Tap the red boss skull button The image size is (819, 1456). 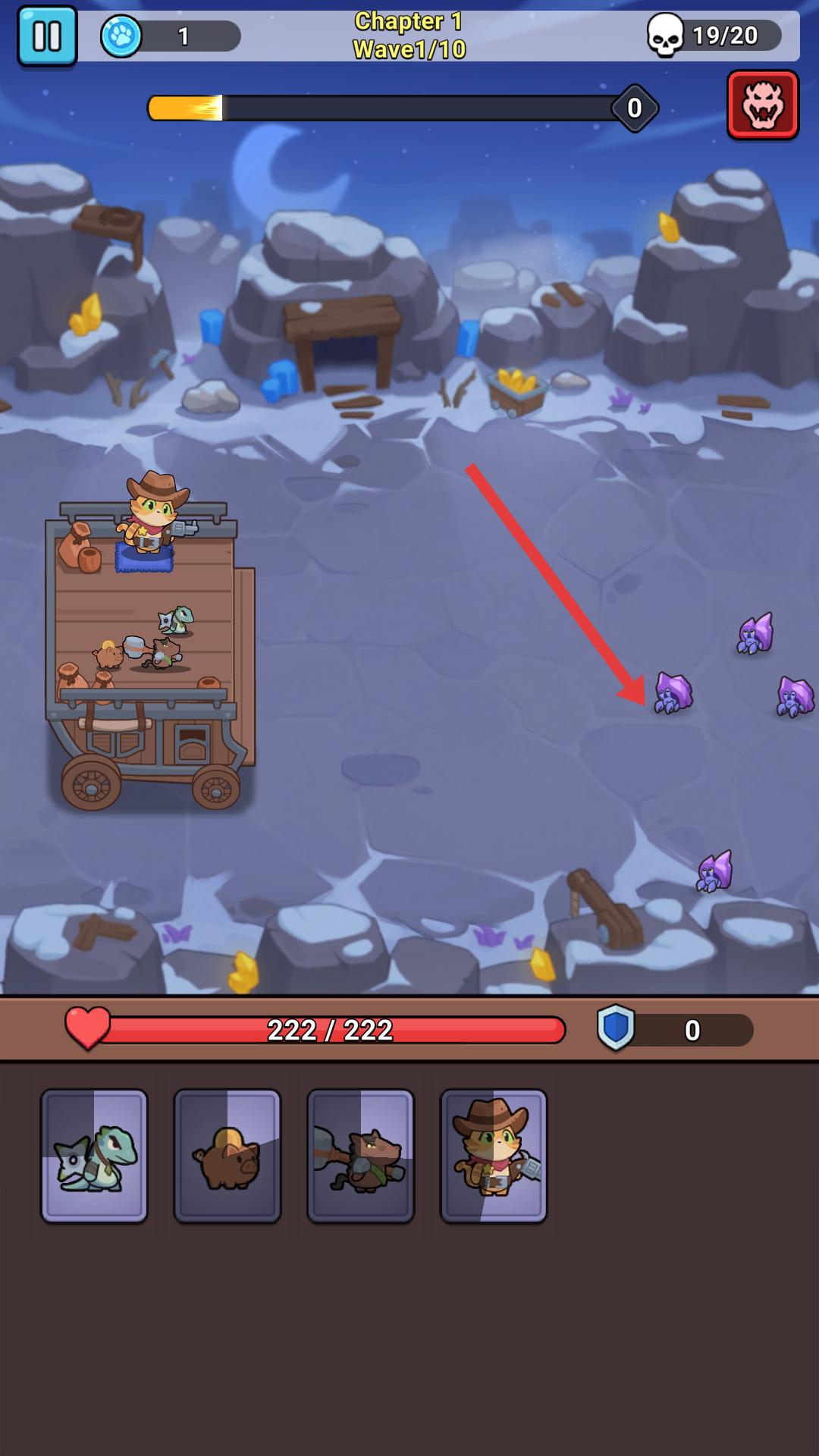click(763, 105)
